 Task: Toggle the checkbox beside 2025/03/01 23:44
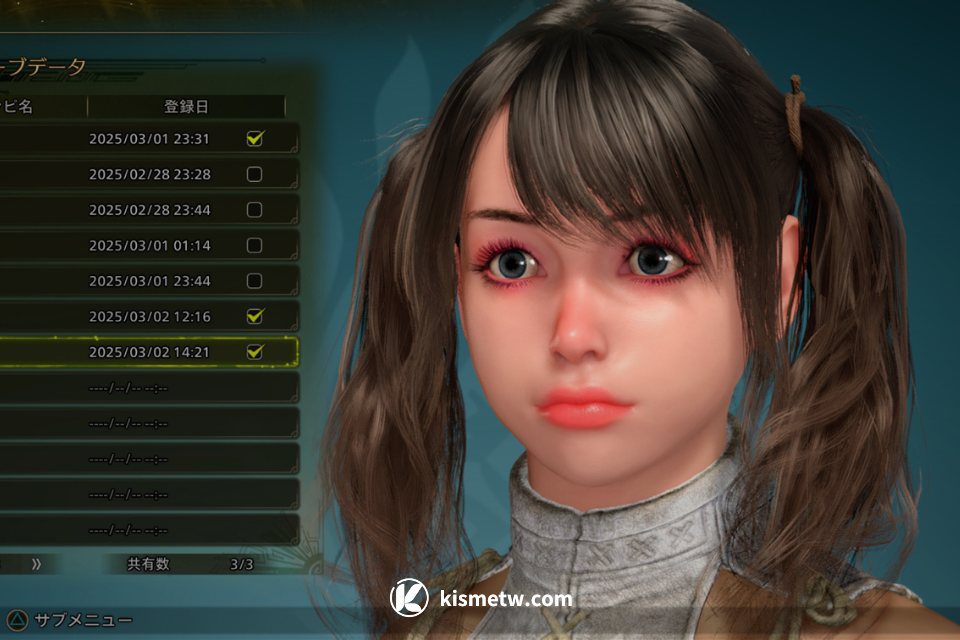pos(254,281)
